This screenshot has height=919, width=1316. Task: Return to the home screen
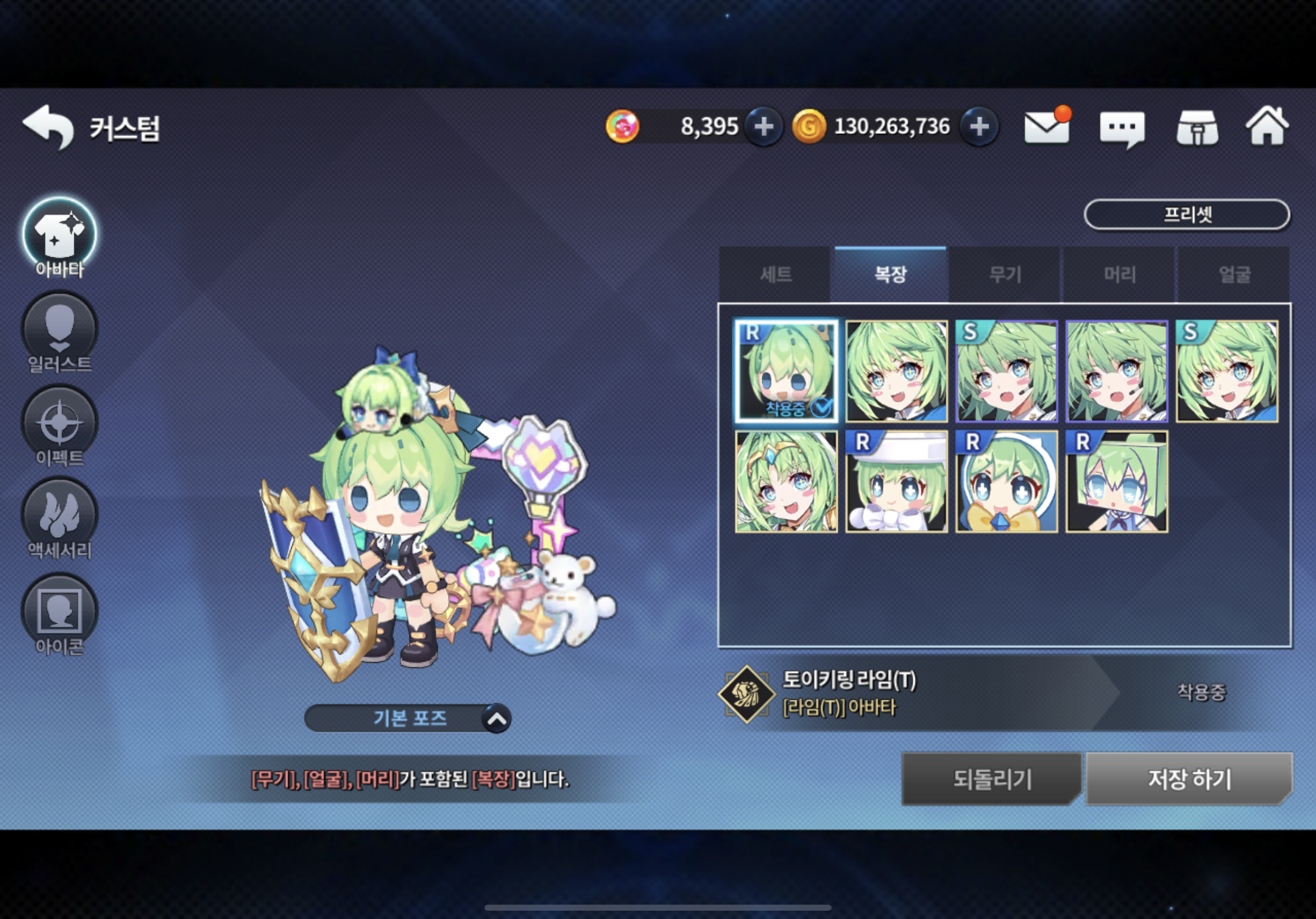1268,127
